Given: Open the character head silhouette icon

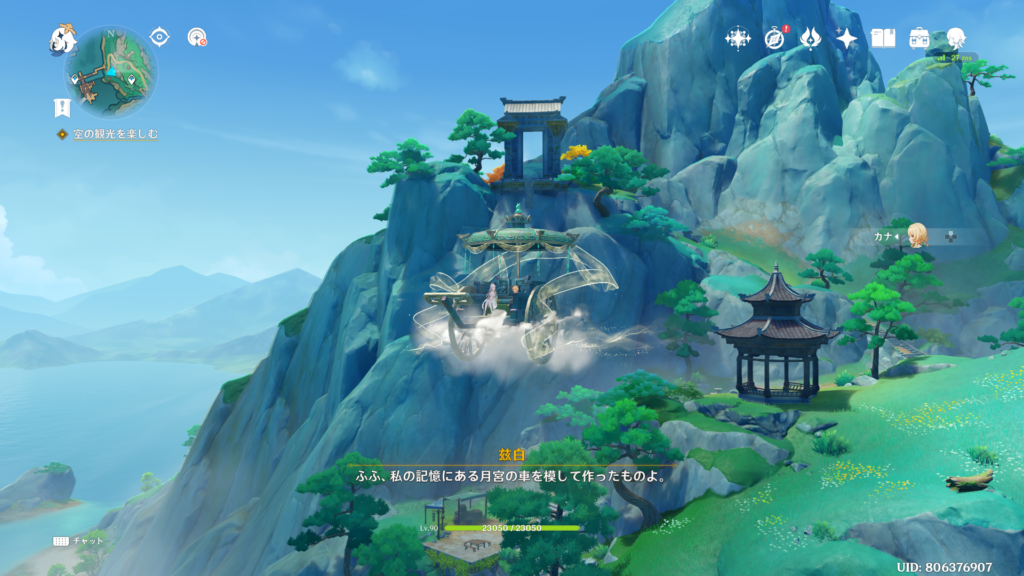Looking at the screenshot, I should pyautogui.click(x=956, y=38).
